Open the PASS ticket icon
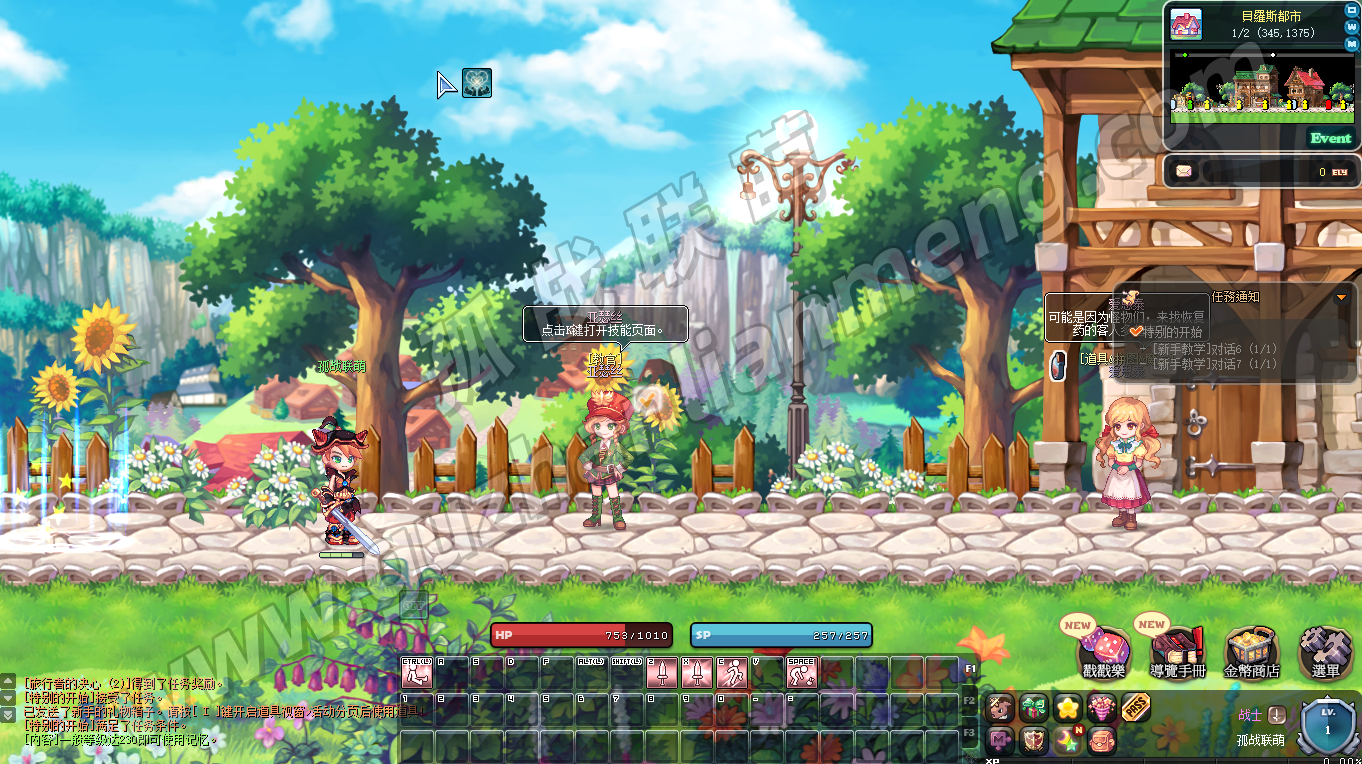This screenshot has height=764, width=1362. [x=1135, y=708]
